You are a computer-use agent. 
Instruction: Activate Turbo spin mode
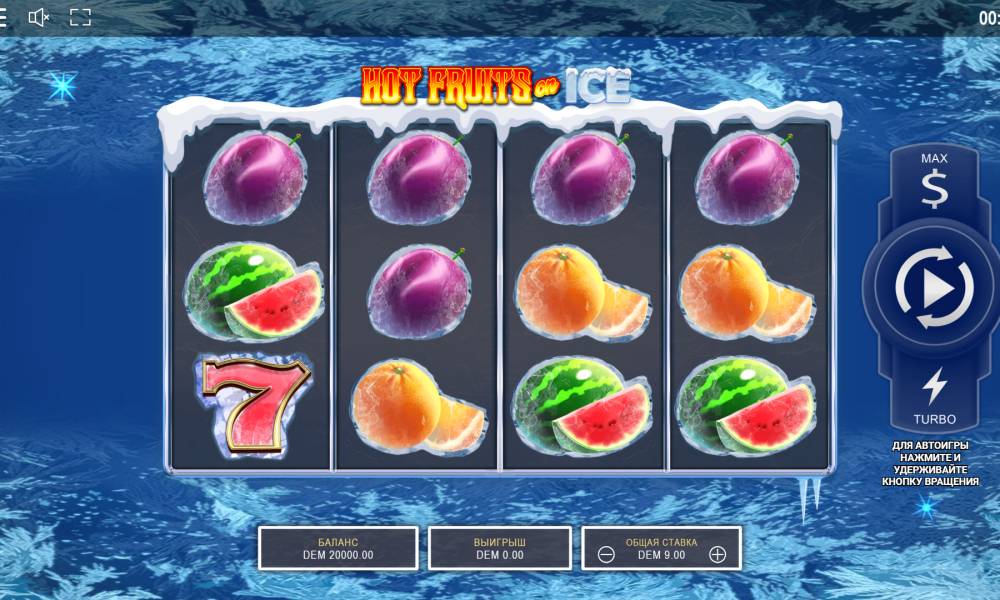coord(934,395)
